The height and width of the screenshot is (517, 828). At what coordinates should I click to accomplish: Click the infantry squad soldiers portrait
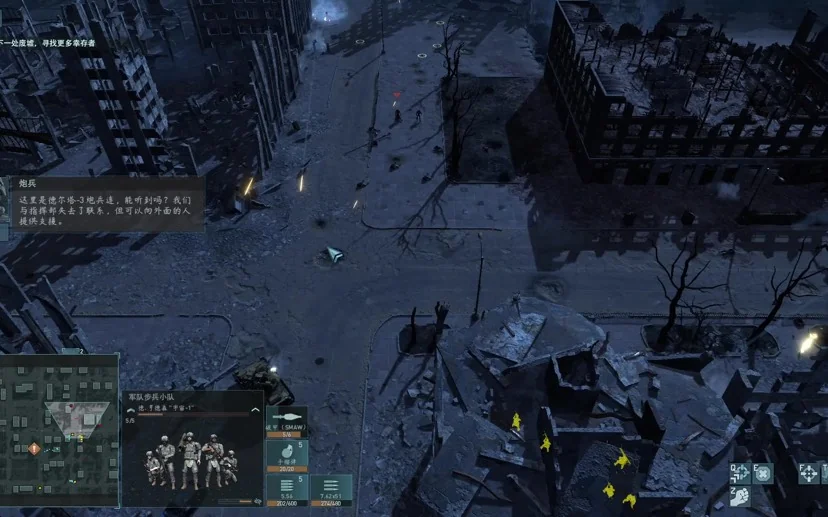pyautogui.click(x=190, y=460)
